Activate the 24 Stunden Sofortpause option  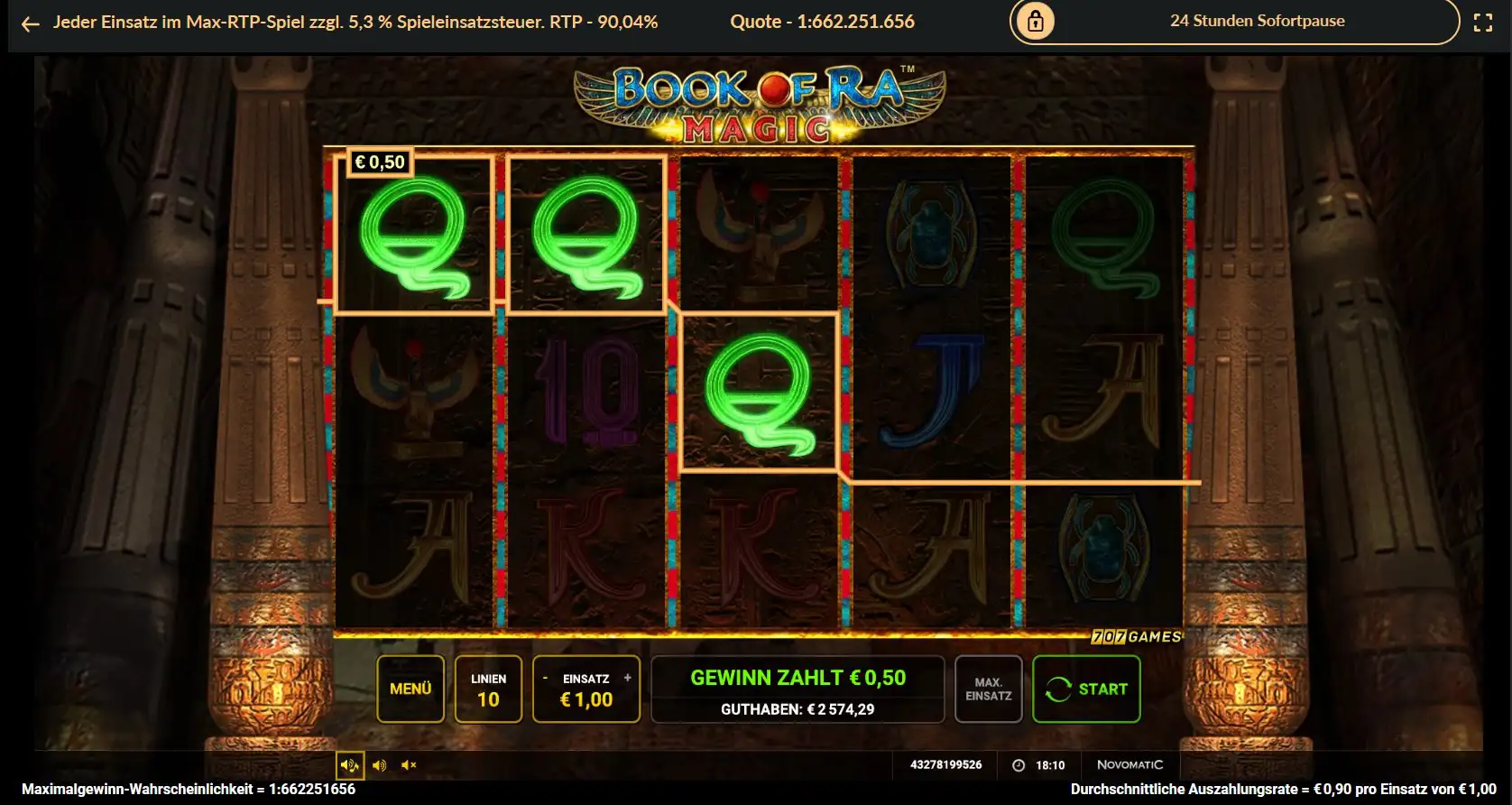click(x=1258, y=21)
